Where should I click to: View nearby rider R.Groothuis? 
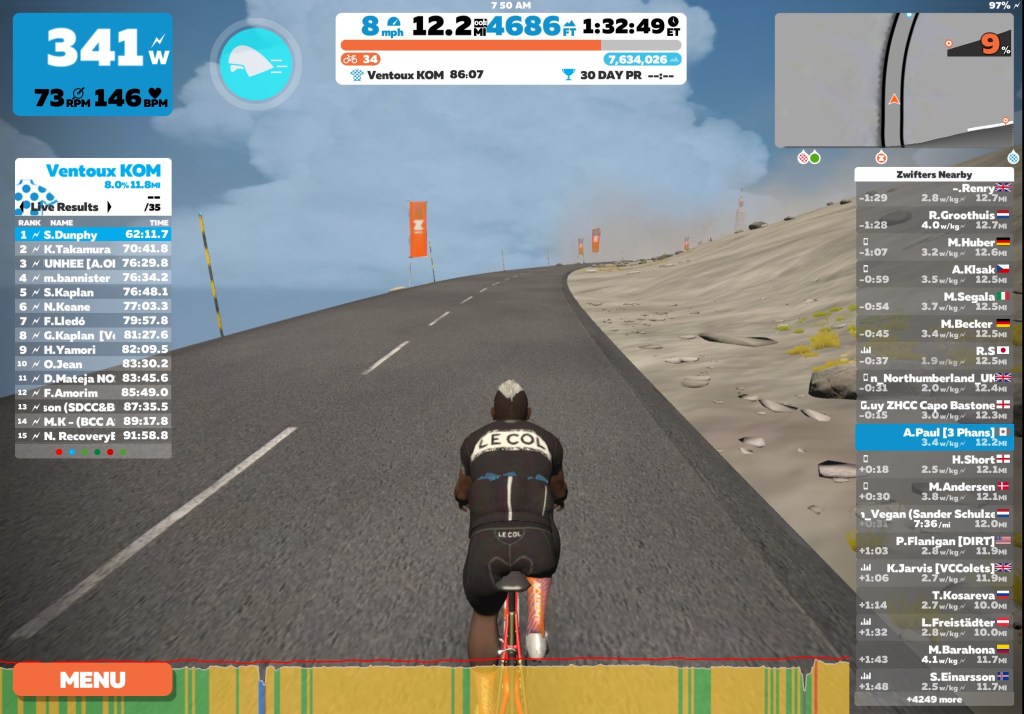point(934,219)
